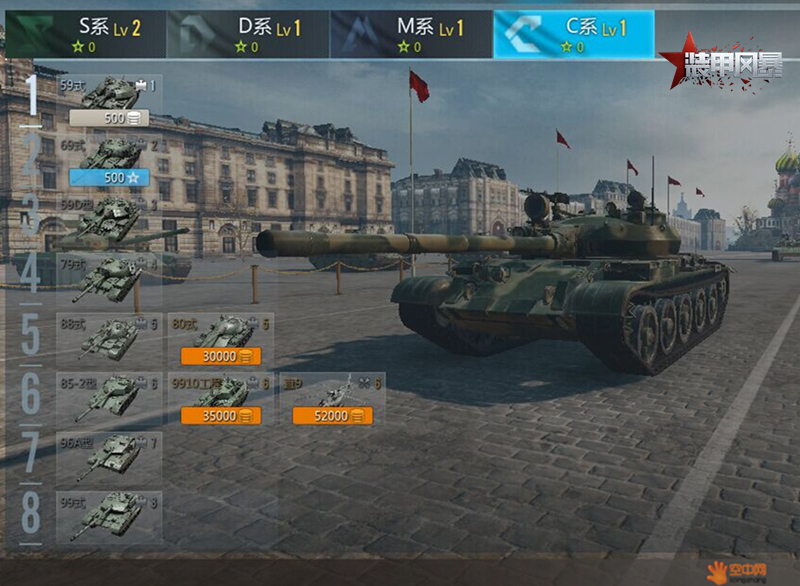Pick the 96A型 tank tile
800x586 pixels.
point(109,457)
